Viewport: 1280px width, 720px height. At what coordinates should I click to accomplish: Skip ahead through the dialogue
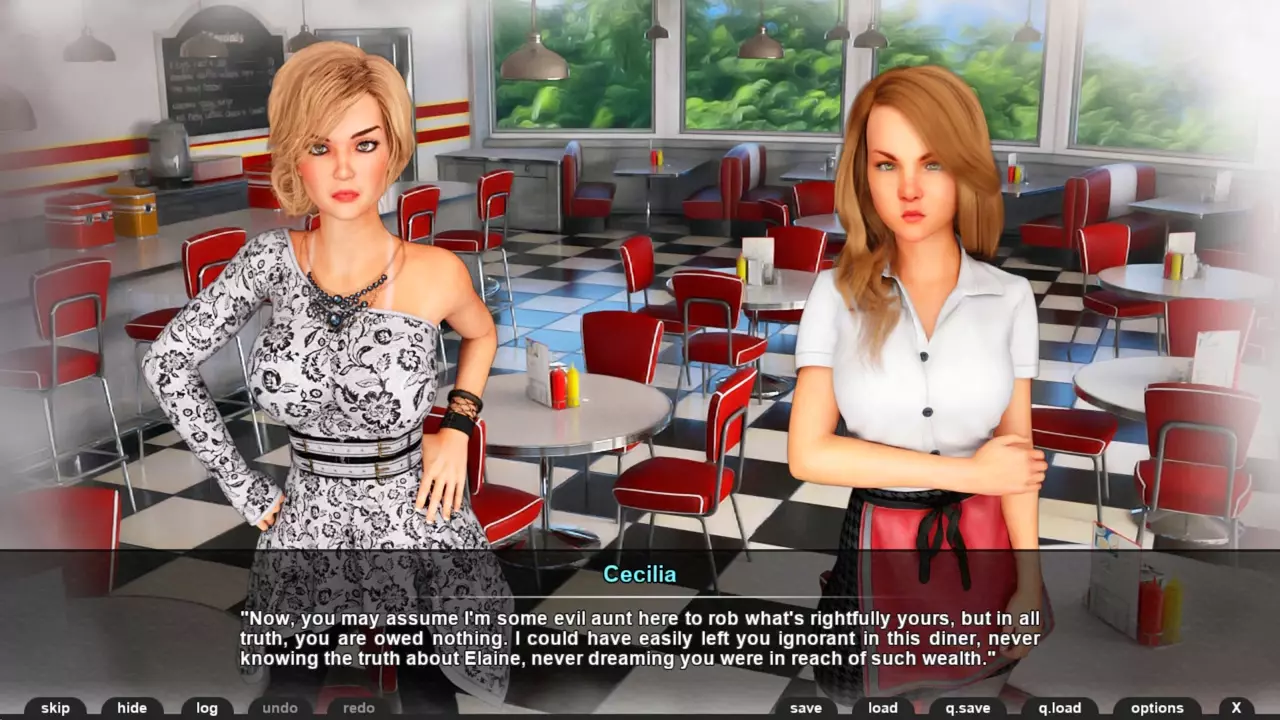pos(55,708)
